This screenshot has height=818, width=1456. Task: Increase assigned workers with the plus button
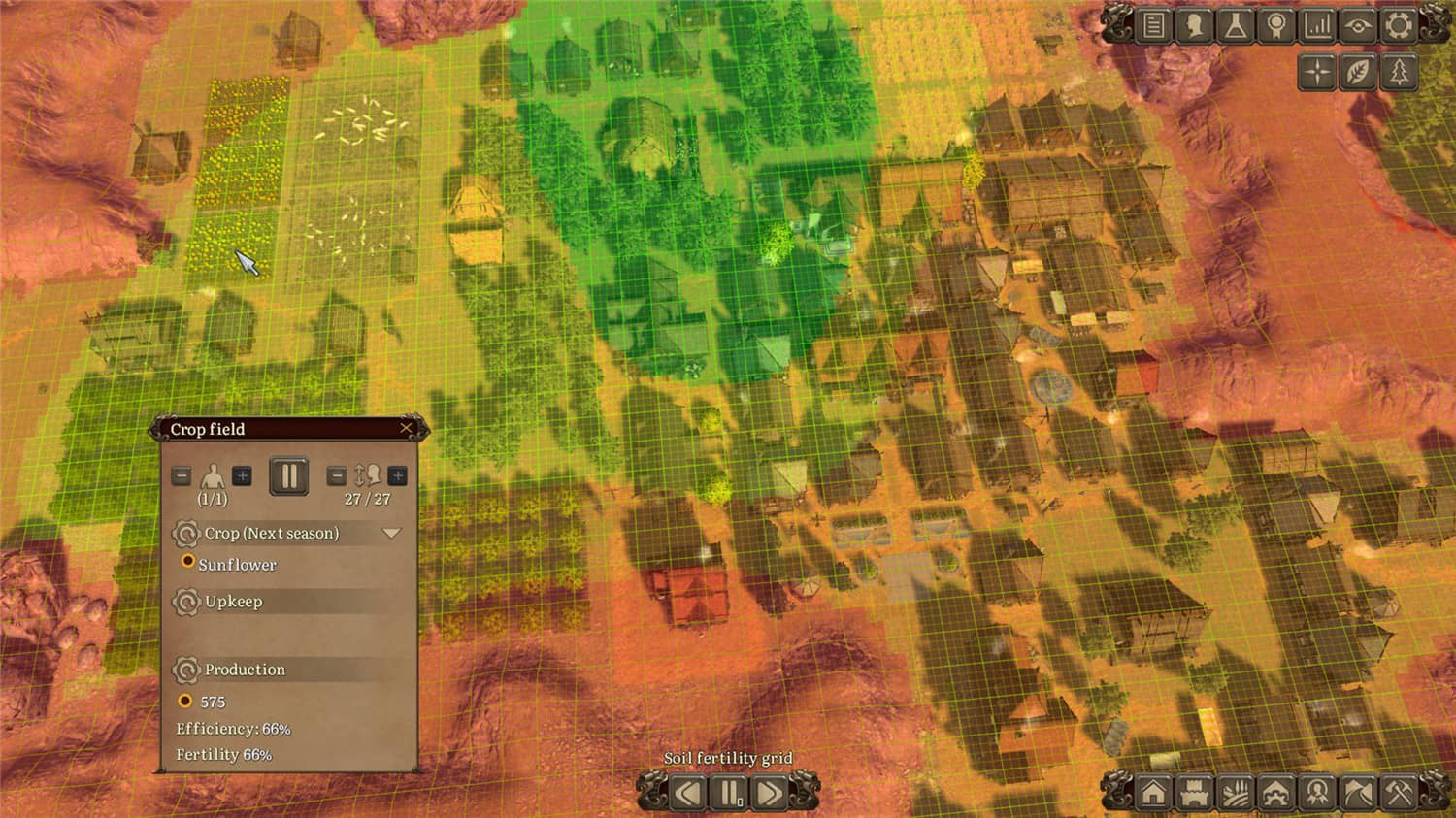pos(240,475)
